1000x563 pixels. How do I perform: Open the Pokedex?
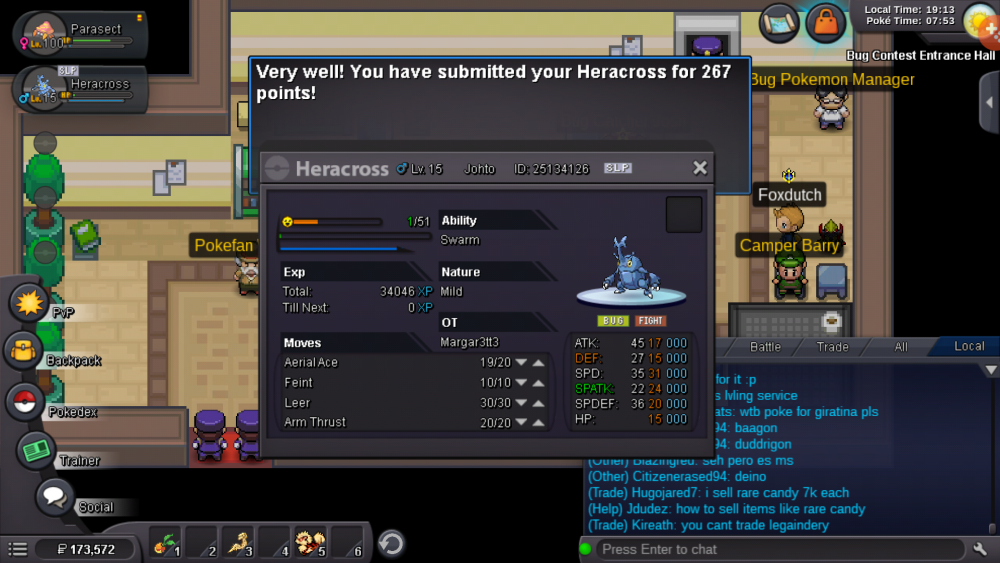(25, 402)
